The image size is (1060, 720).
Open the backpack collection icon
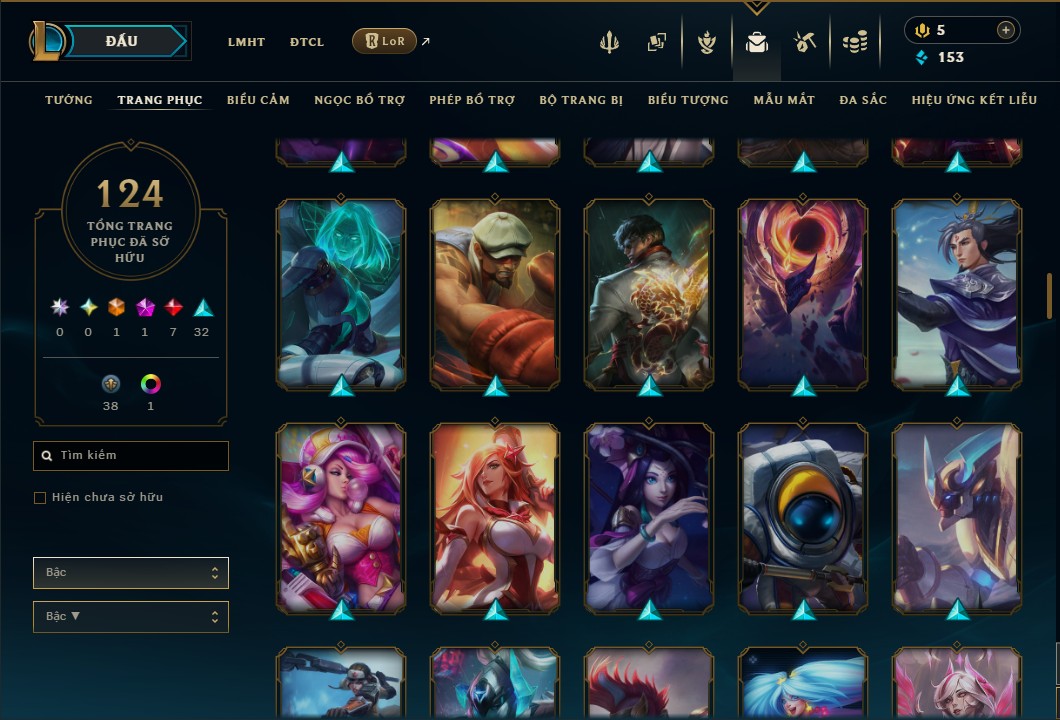[757, 42]
